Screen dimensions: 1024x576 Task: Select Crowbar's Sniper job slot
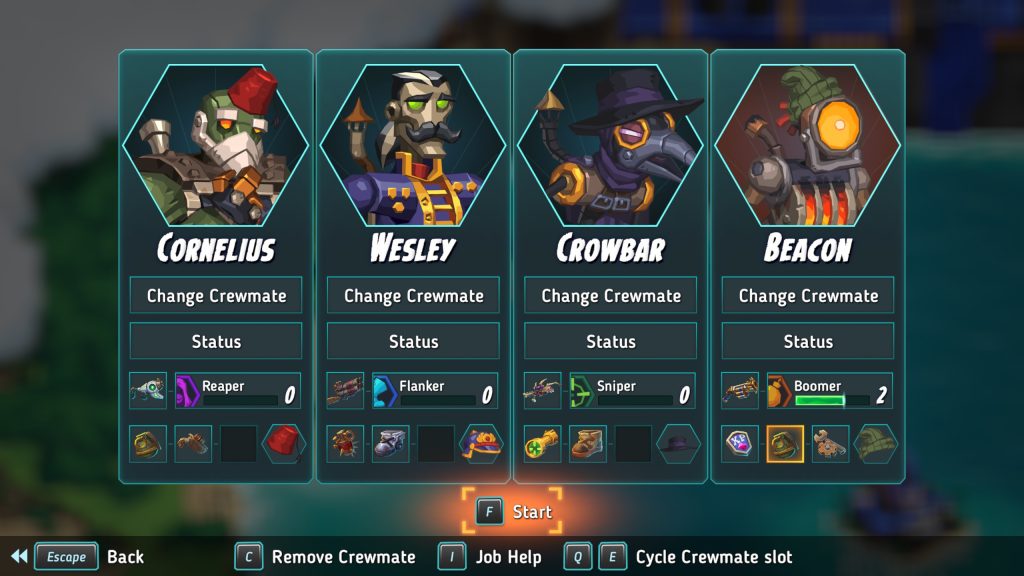(630, 391)
